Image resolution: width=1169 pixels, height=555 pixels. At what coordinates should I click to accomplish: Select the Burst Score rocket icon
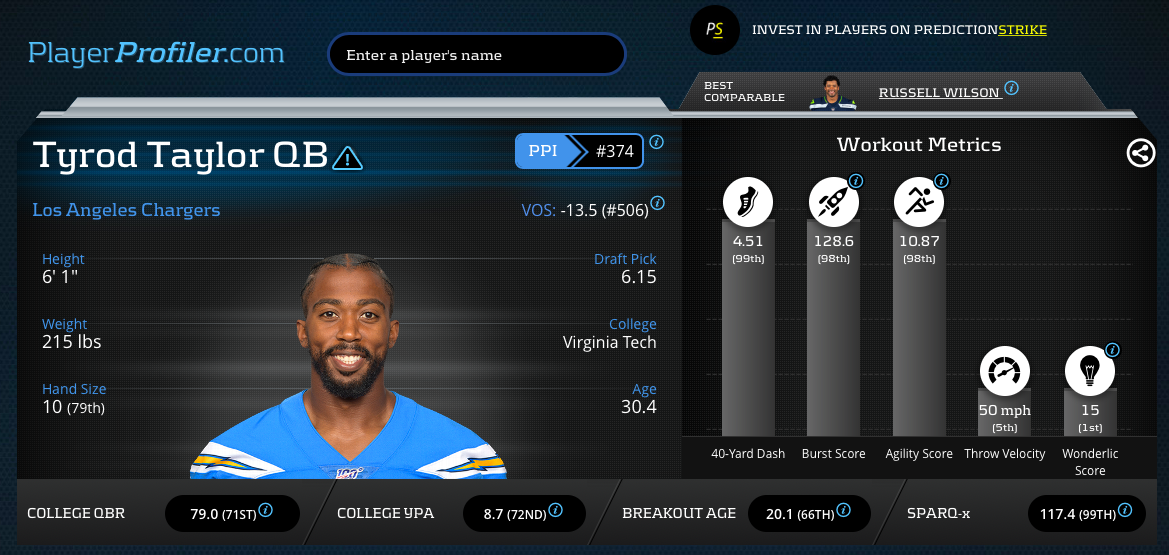click(833, 203)
